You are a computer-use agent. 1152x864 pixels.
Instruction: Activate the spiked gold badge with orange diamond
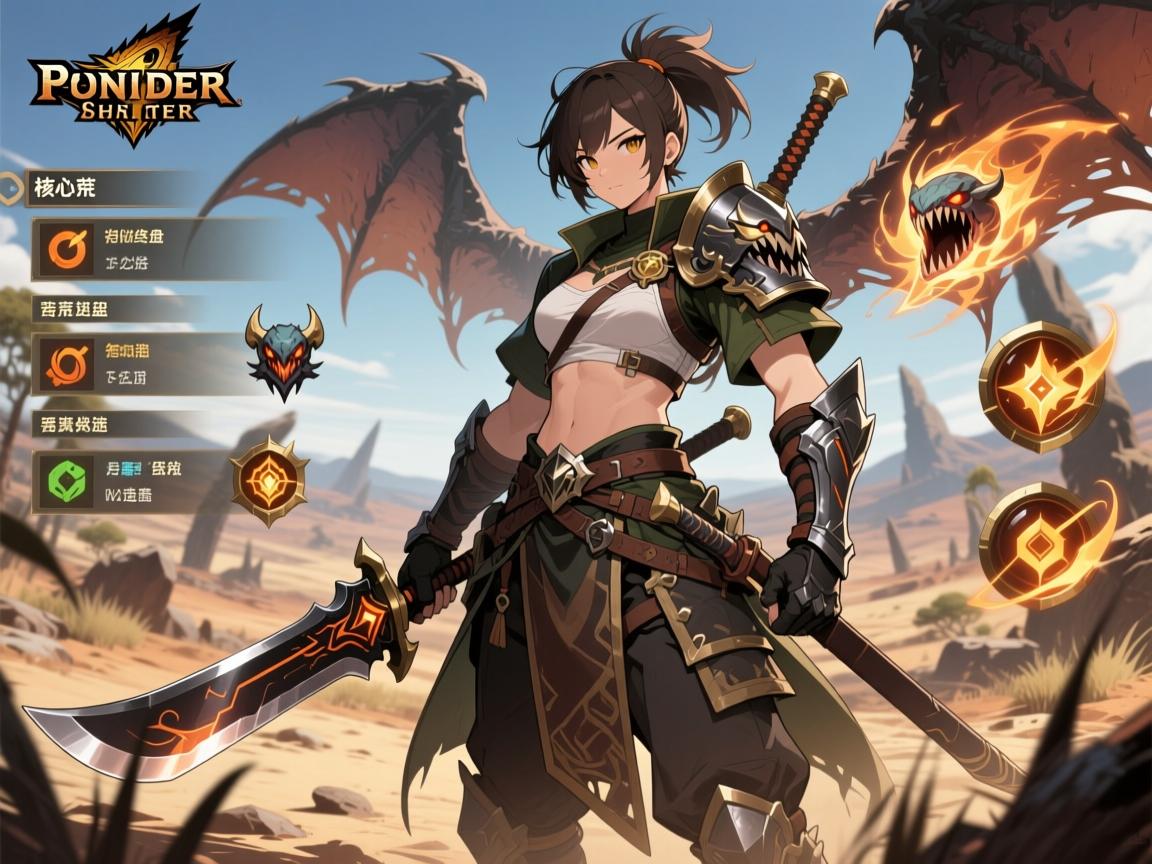[270, 480]
